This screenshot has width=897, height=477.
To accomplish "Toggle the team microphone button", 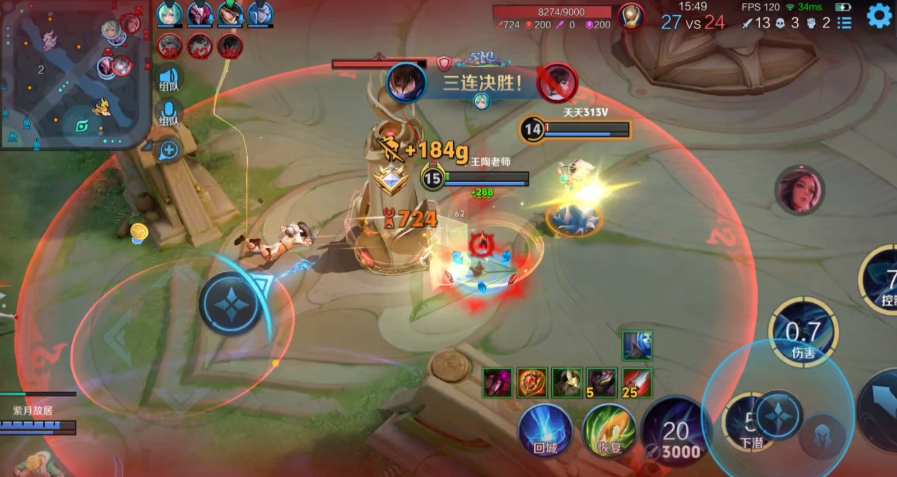I will [169, 114].
